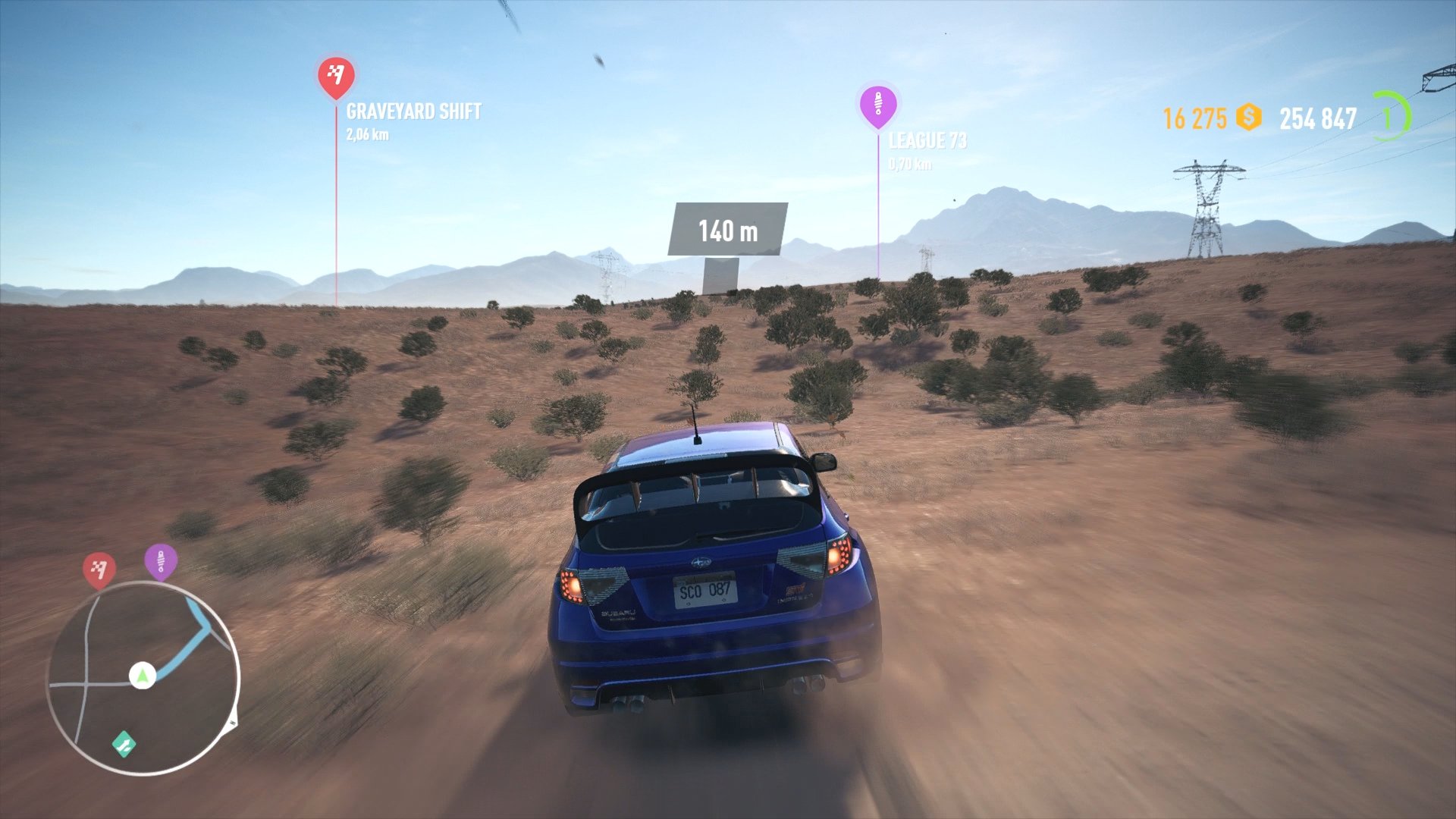Click the 254 847 score counter

pyautogui.click(x=1317, y=118)
